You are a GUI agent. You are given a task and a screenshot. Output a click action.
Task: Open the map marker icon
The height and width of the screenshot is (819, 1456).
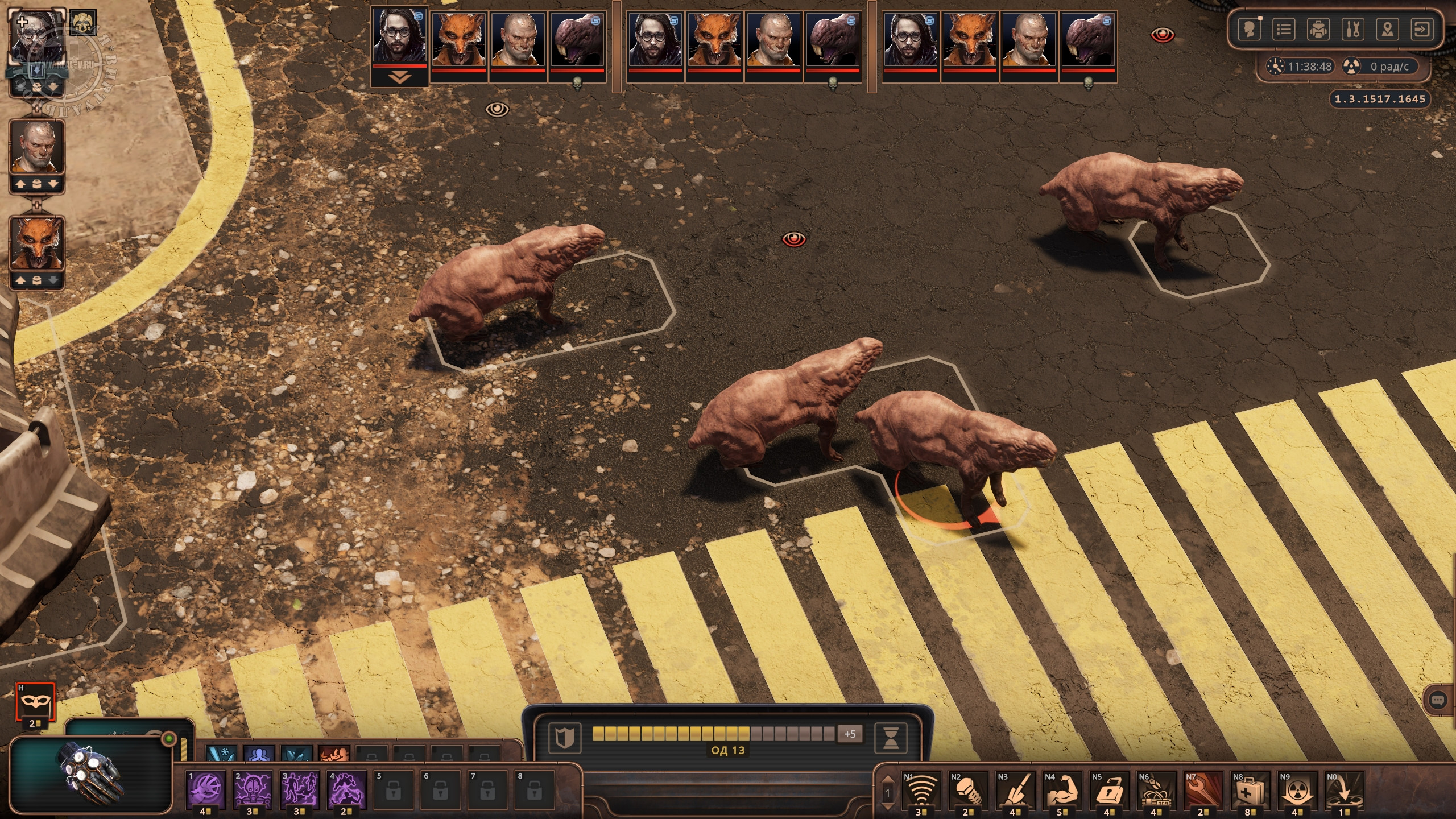(1387, 30)
